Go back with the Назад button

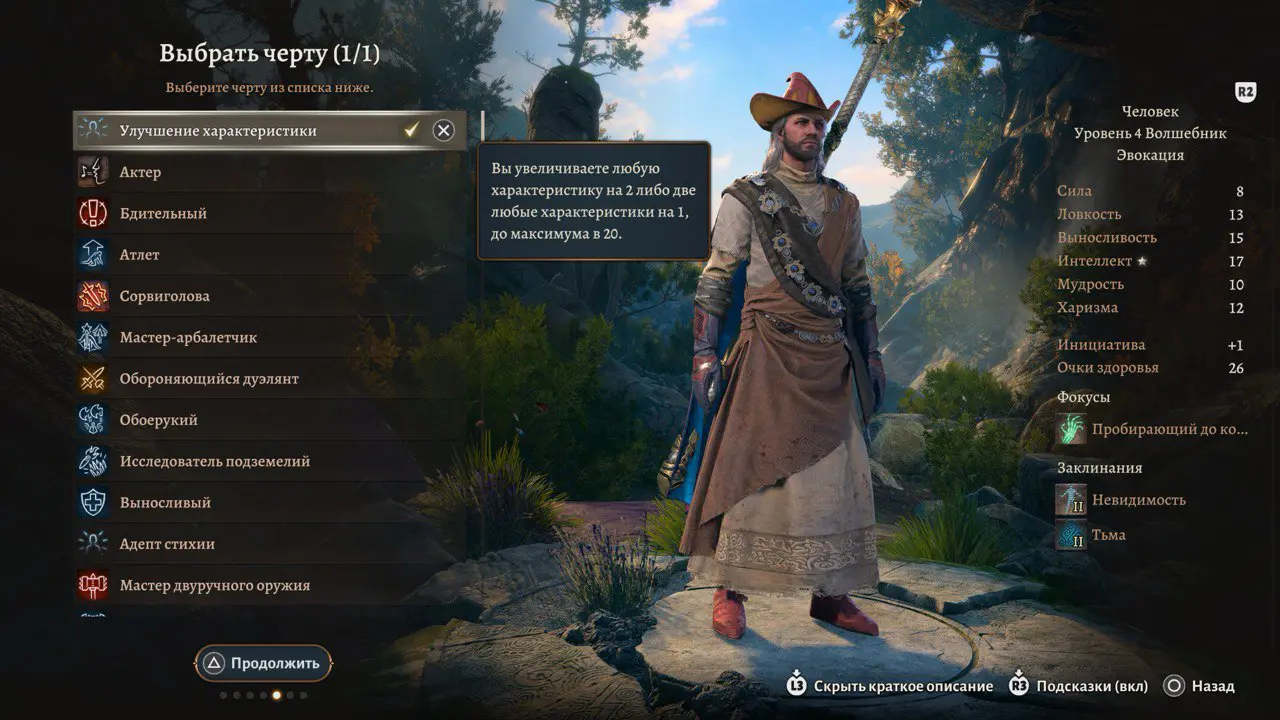[1200, 686]
